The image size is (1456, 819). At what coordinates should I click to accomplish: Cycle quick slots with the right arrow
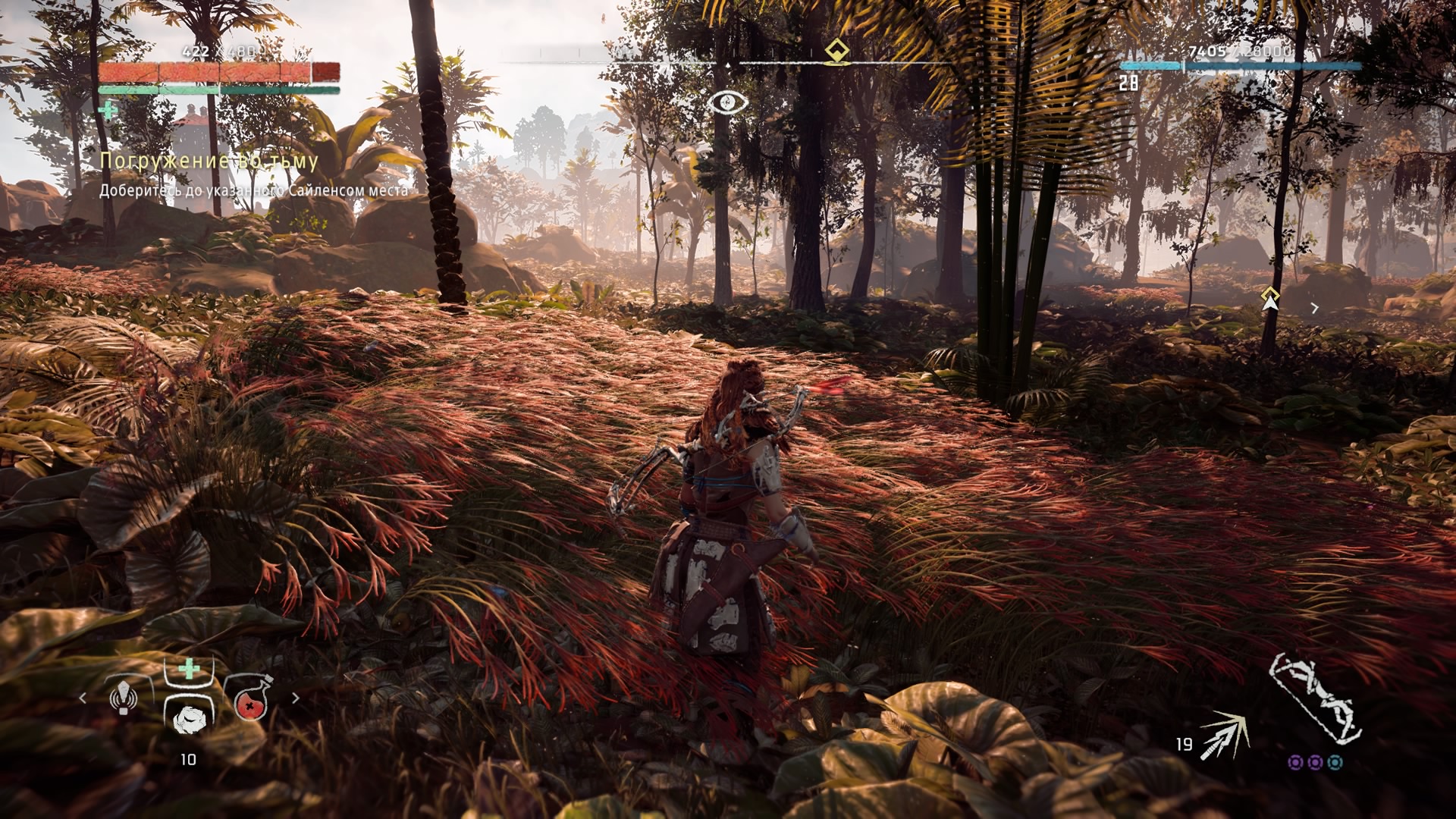coord(296,698)
